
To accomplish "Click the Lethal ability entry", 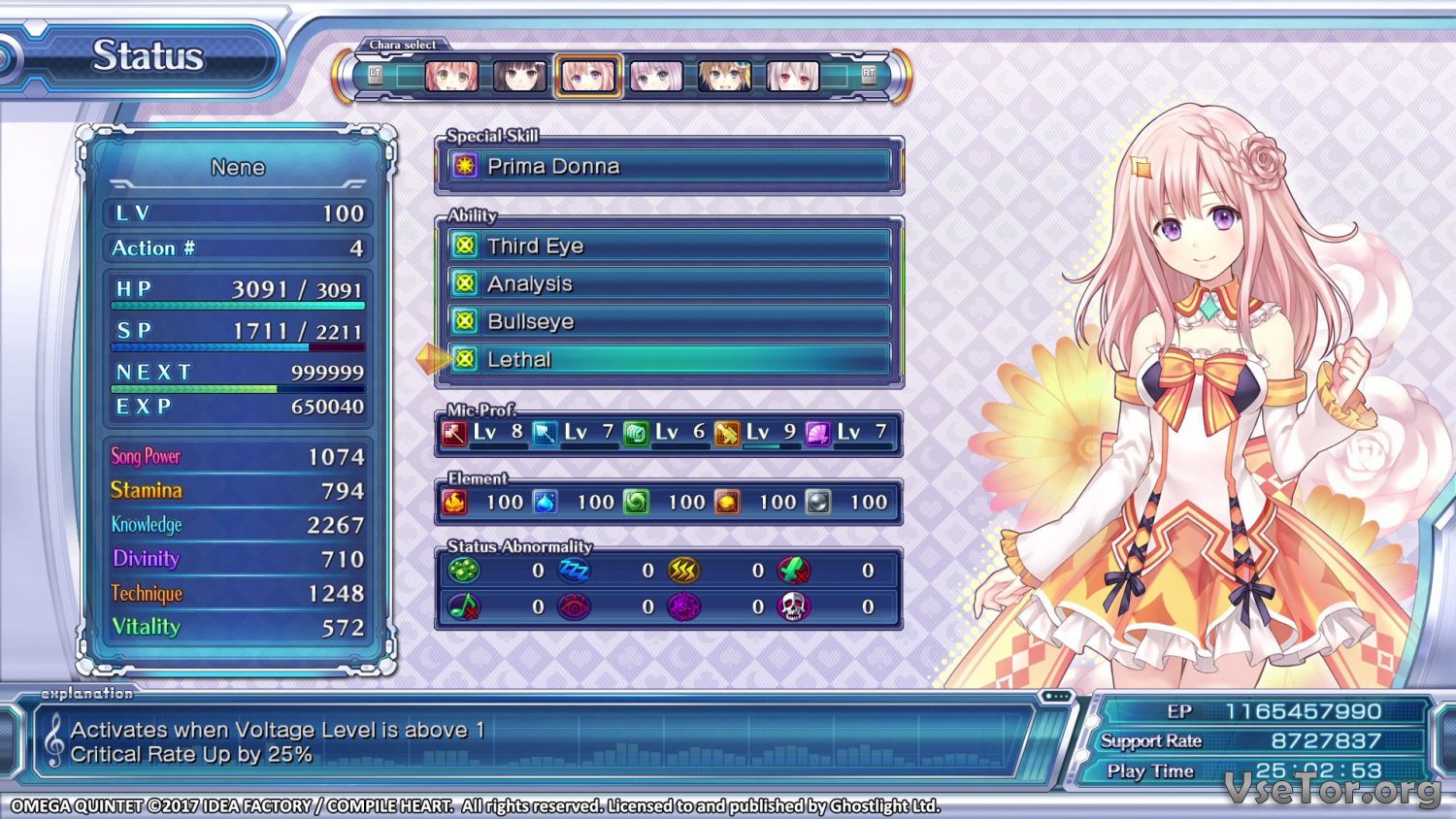I will 669,359.
